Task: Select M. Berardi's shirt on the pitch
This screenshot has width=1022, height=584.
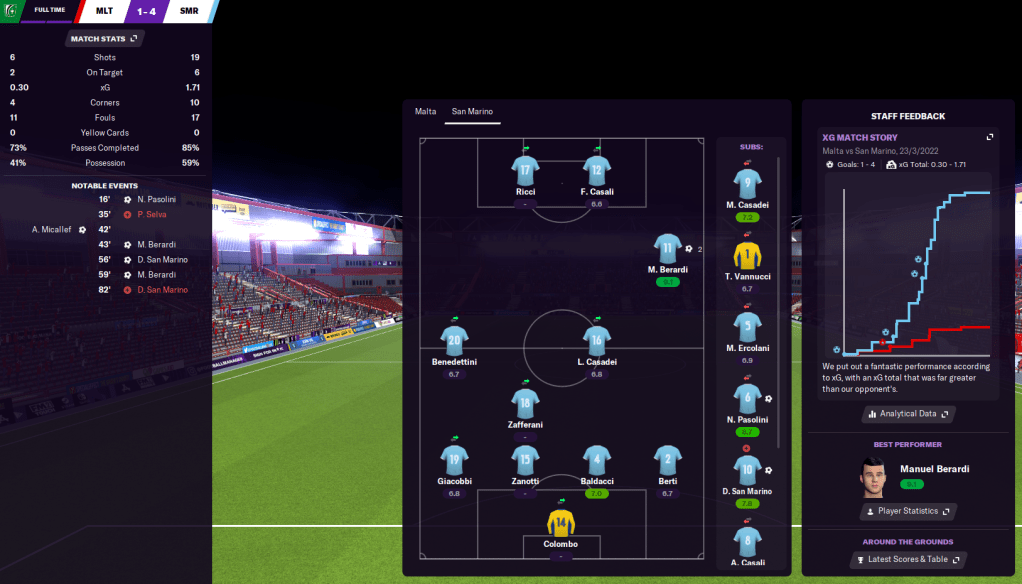Action: [668, 249]
